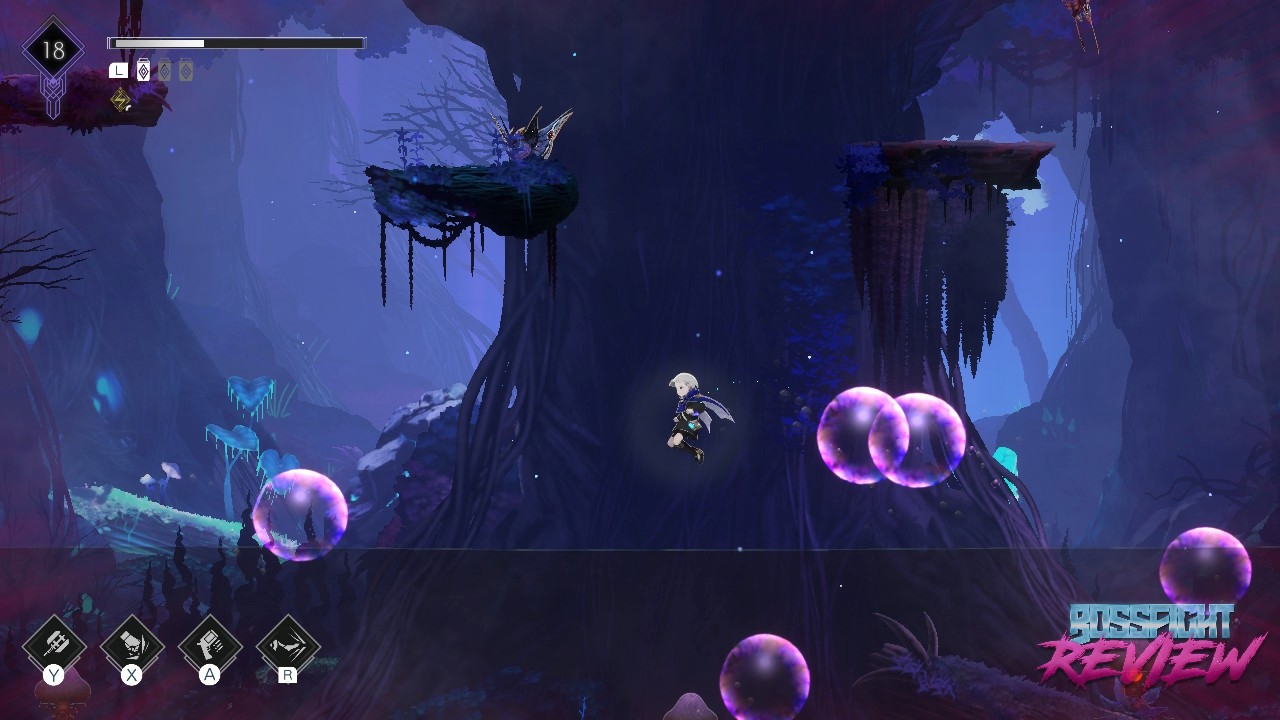The image size is (1280, 720).
Task: Select the dash slash skill icon
Action: [x=288, y=645]
